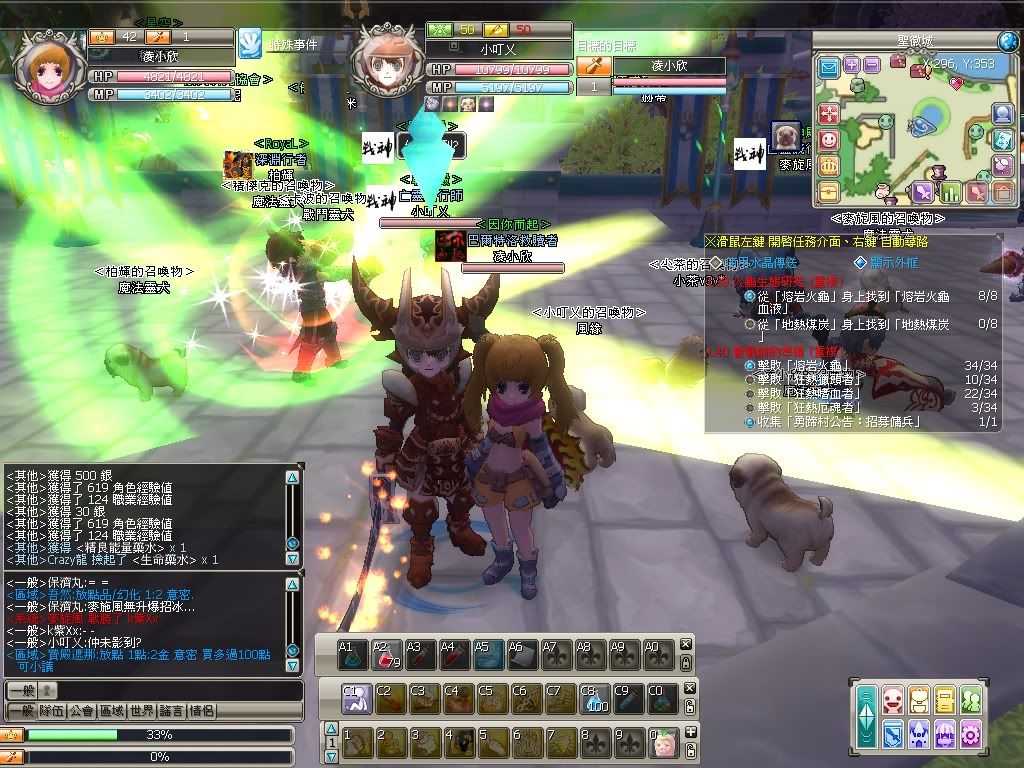Click the 特殊事件 special event icon
Viewport: 1024px width, 768px height.
pyautogui.click(x=249, y=43)
